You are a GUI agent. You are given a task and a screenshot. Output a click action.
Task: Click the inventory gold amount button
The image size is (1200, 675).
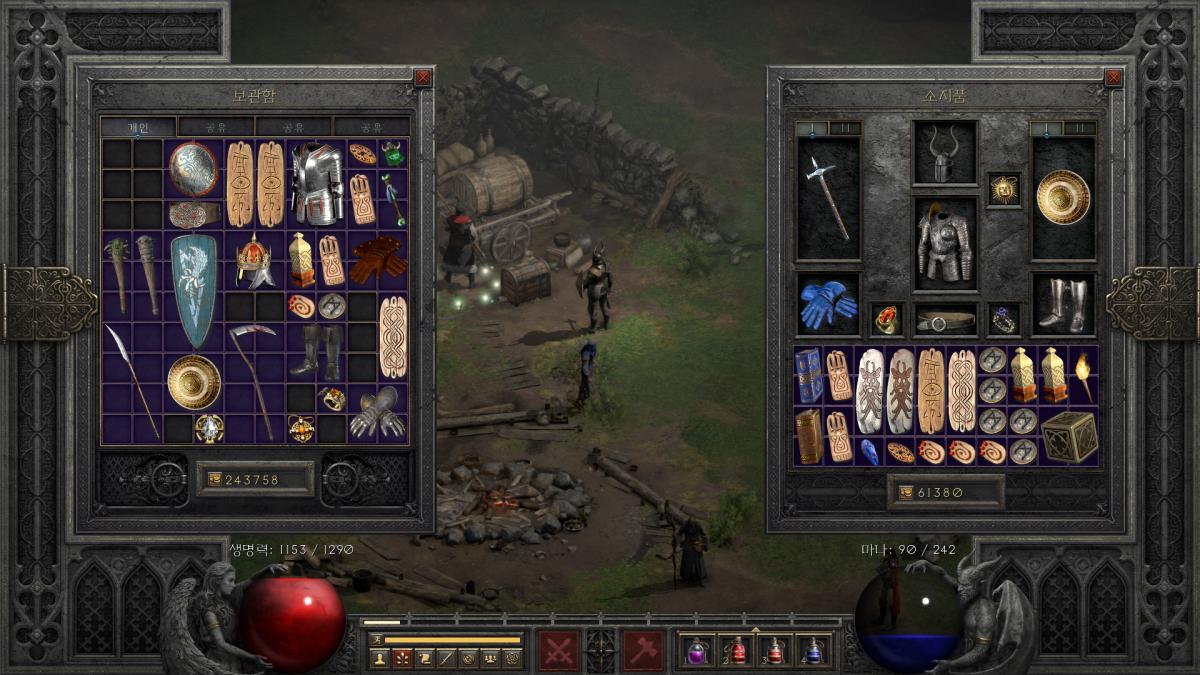tap(945, 492)
